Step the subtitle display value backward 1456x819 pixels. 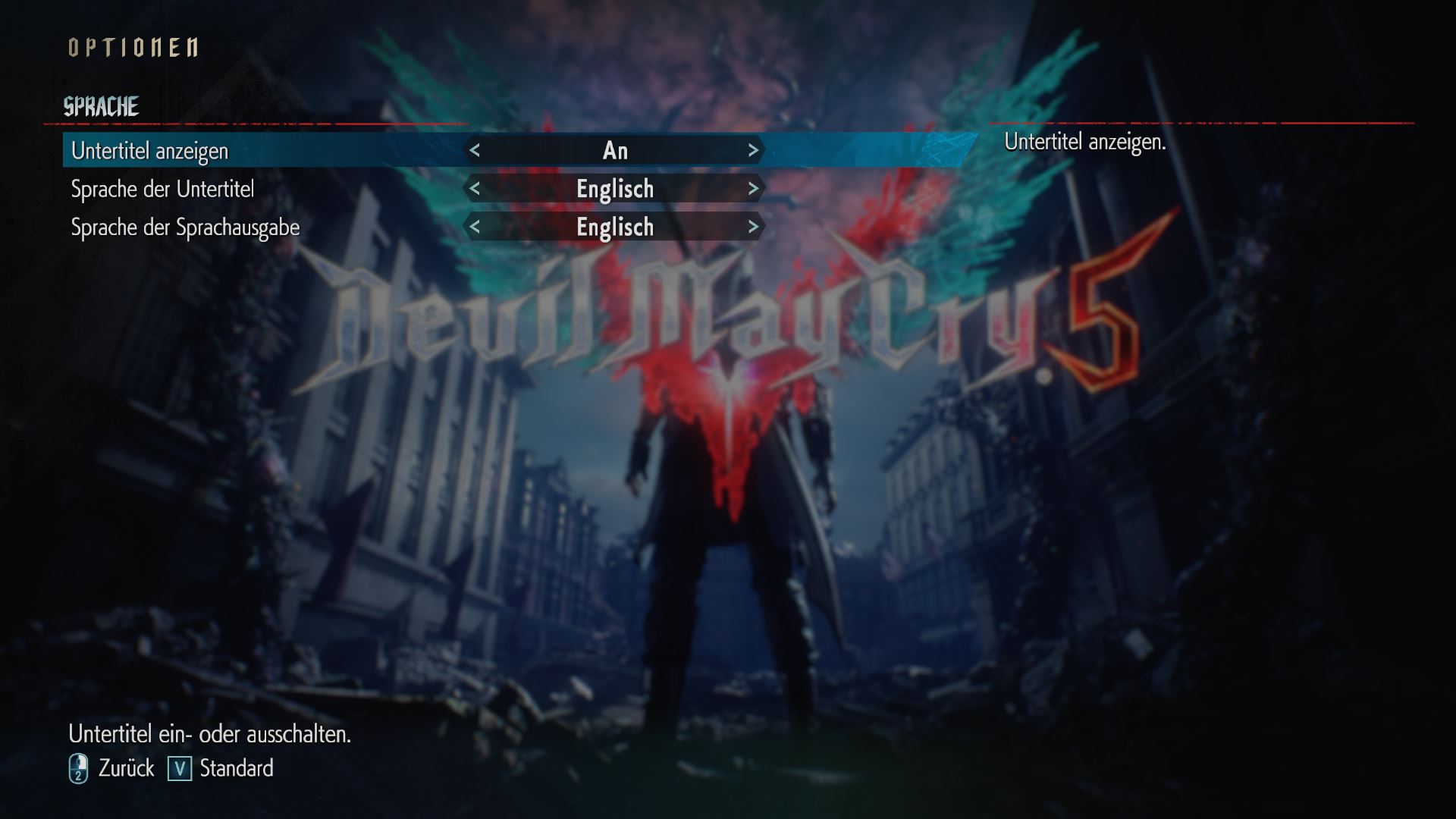click(x=477, y=150)
